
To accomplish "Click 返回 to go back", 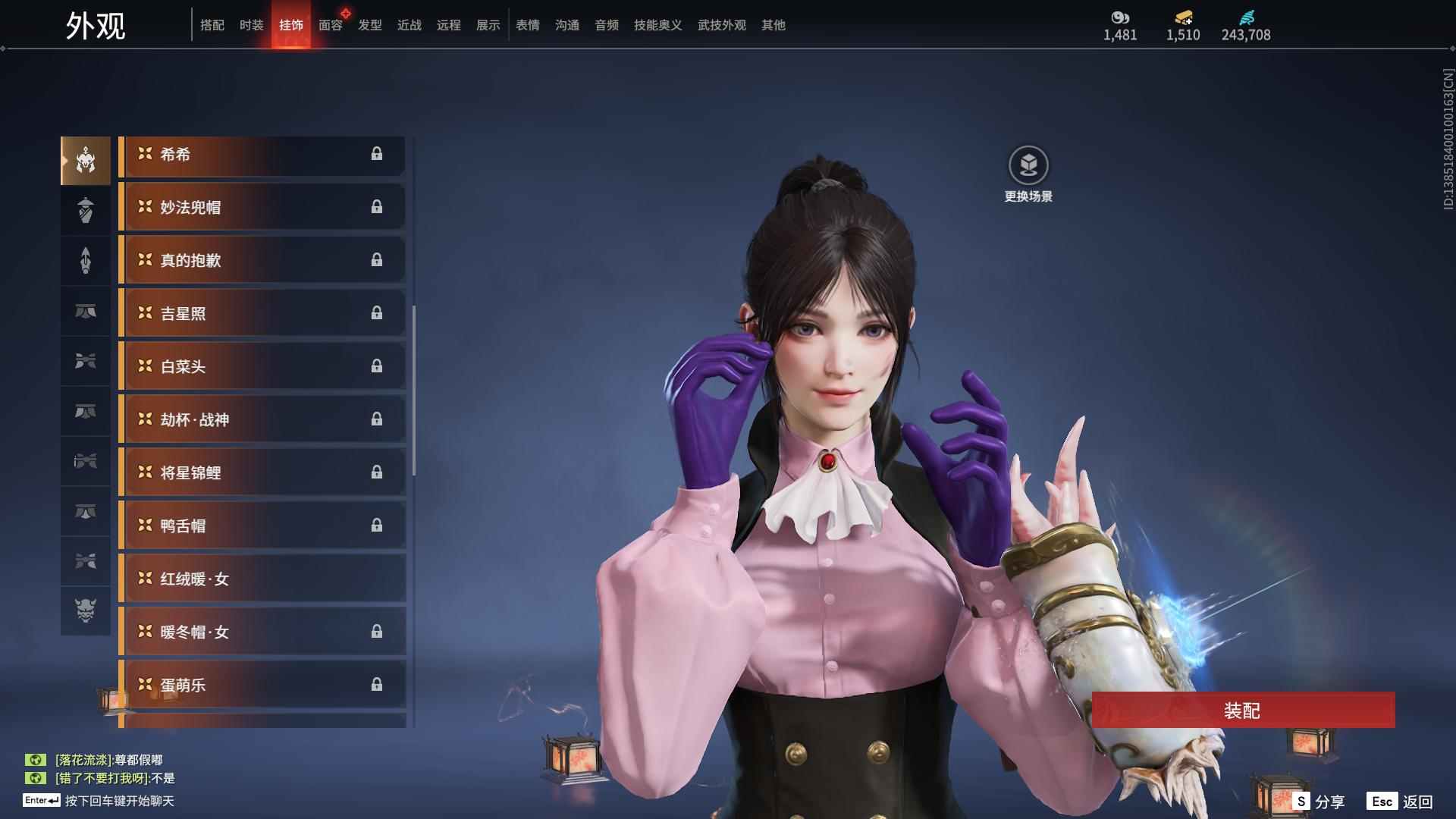I will (1400, 802).
